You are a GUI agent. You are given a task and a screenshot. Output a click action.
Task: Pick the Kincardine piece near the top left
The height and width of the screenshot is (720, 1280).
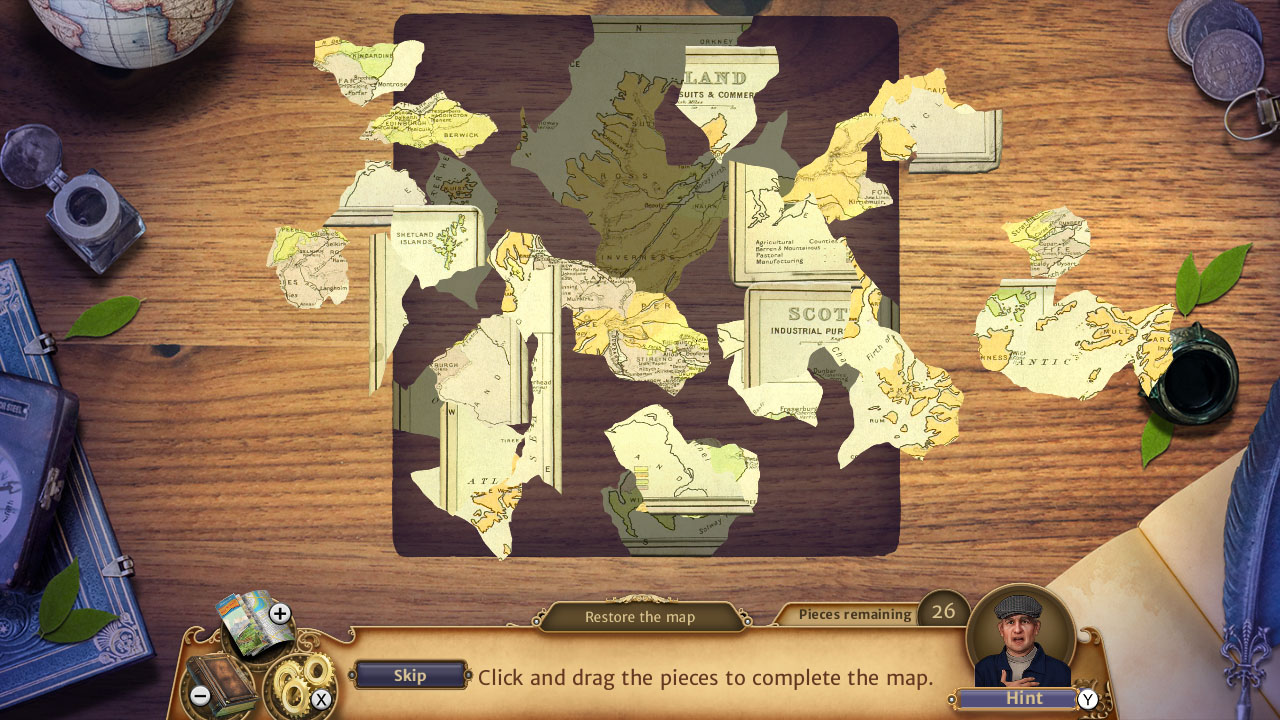362,60
